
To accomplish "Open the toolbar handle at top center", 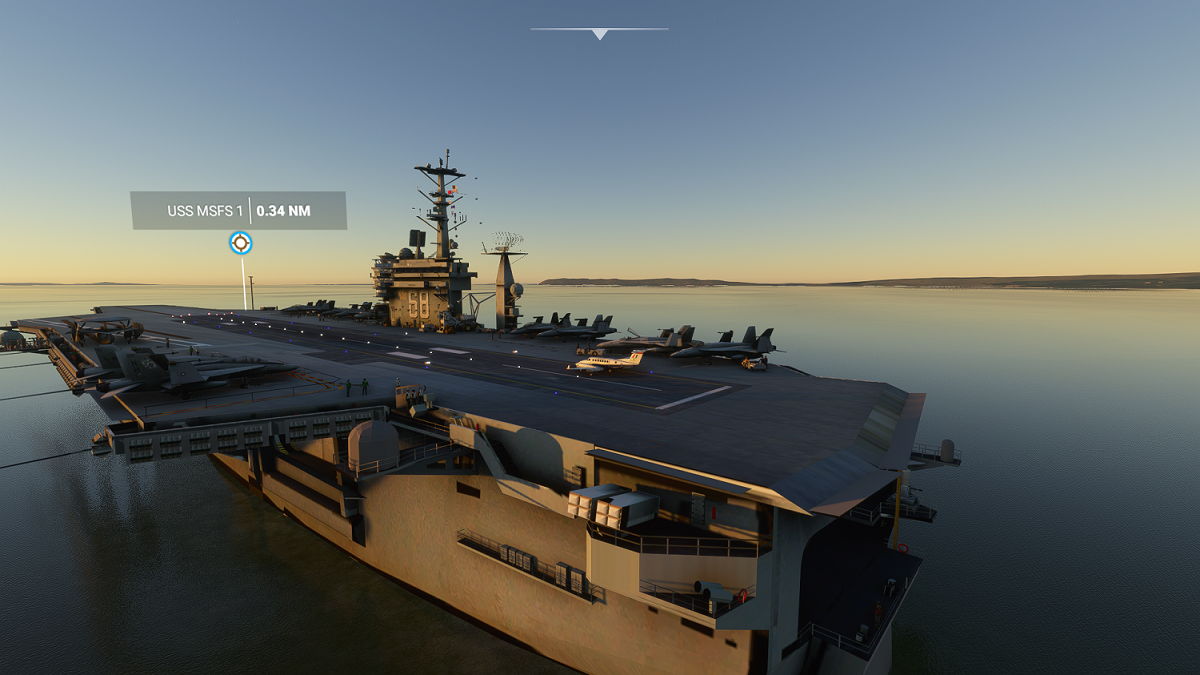I will [x=599, y=33].
